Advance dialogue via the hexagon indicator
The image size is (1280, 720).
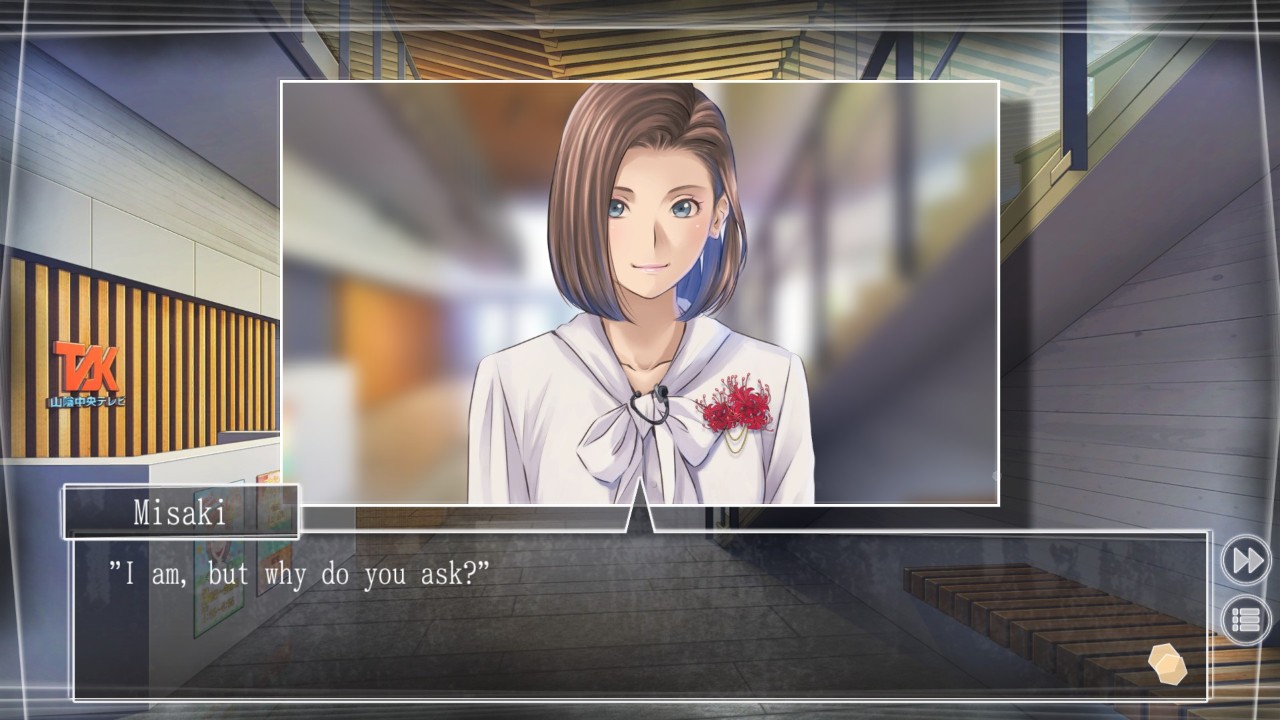pos(1167,664)
